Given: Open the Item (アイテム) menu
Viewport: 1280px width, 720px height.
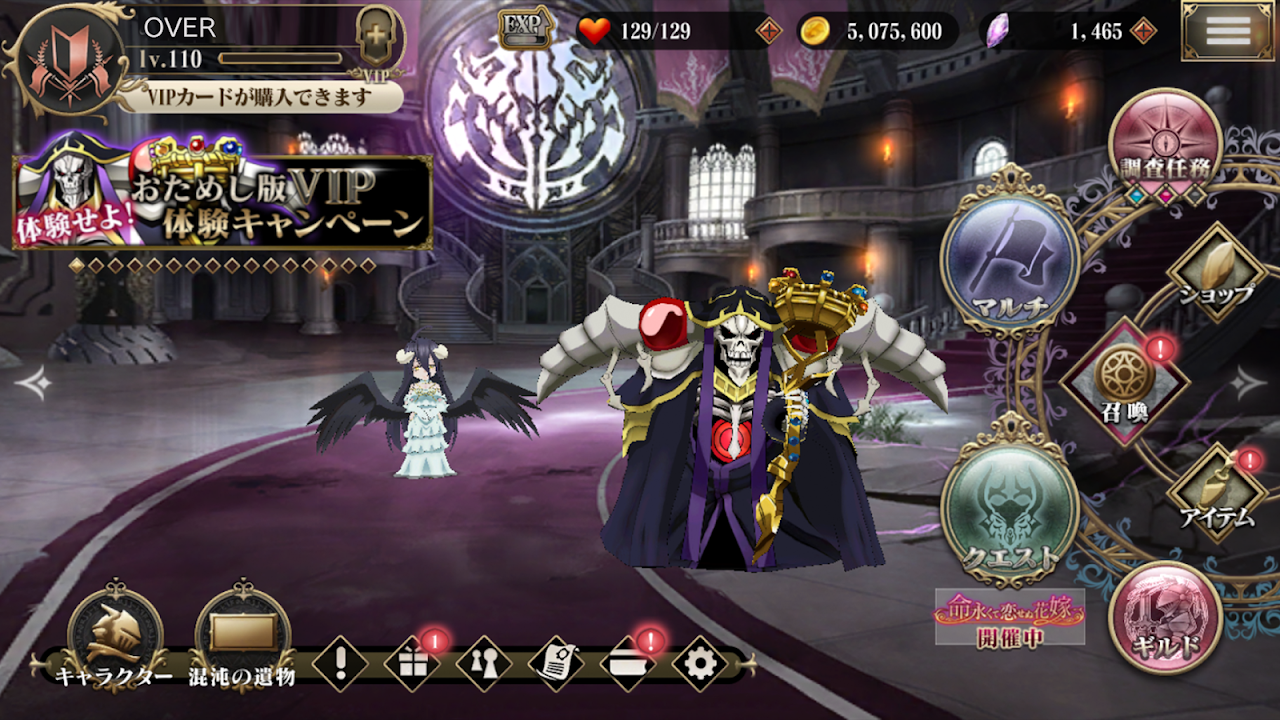Looking at the screenshot, I should pyautogui.click(x=1218, y=492).
